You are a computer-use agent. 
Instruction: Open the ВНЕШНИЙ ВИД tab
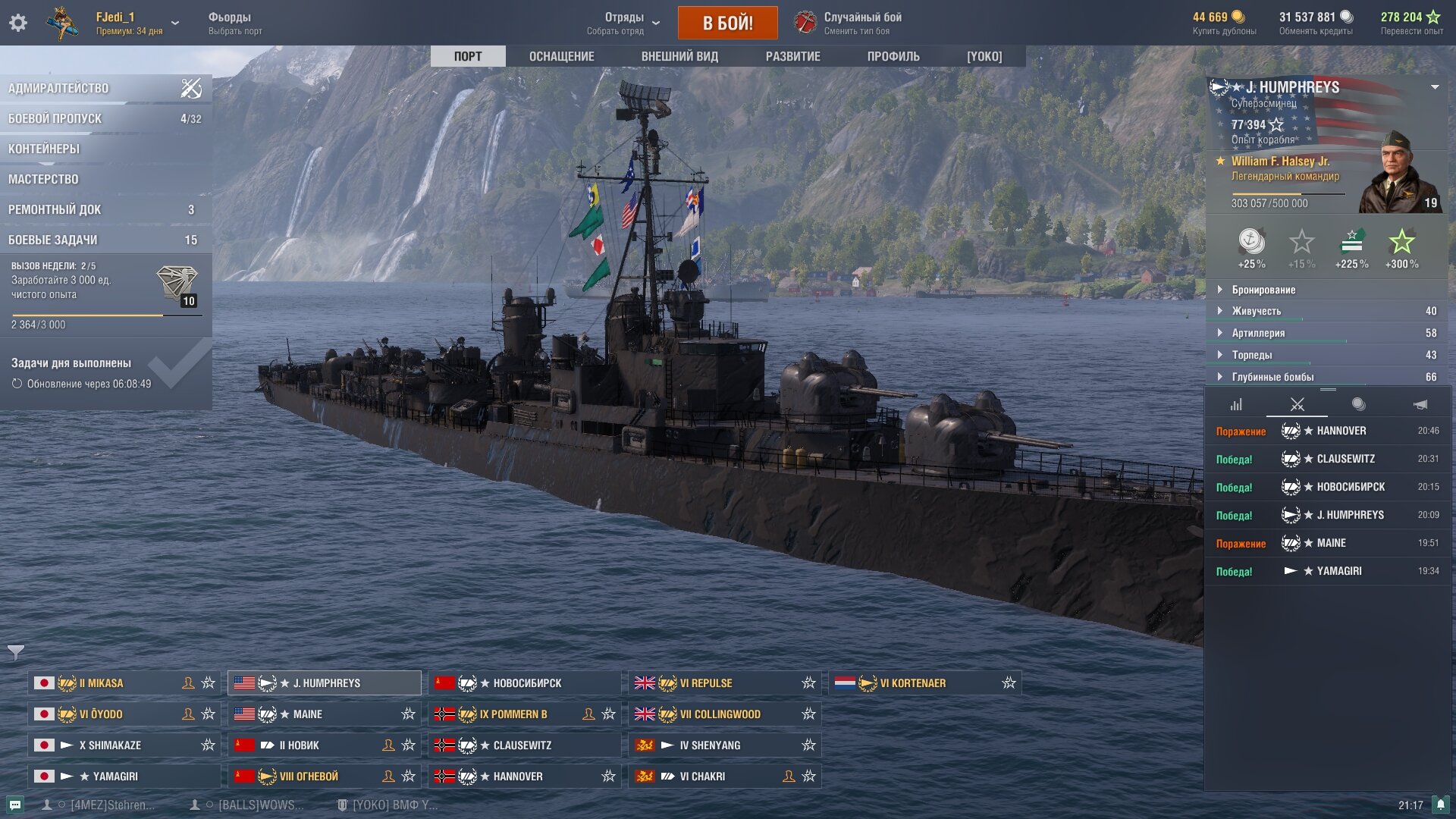click(679, 57)
